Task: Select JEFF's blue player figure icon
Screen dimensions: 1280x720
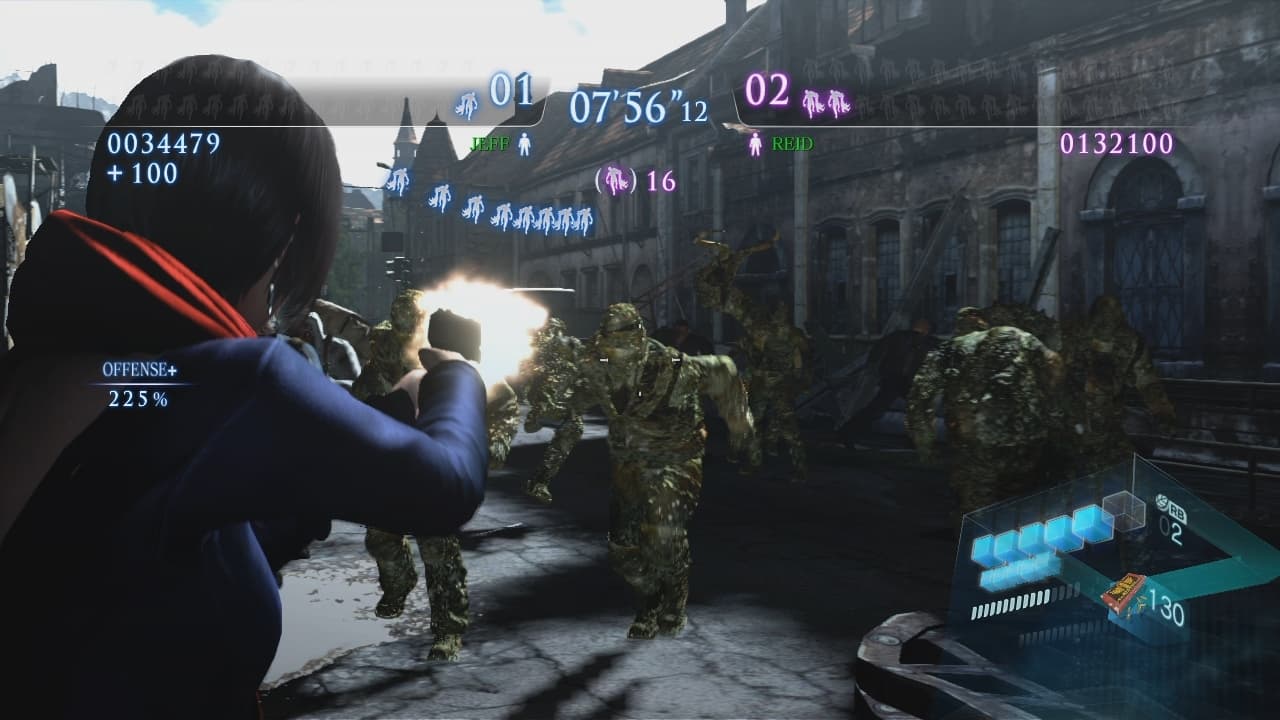Action: pos(525,142)
